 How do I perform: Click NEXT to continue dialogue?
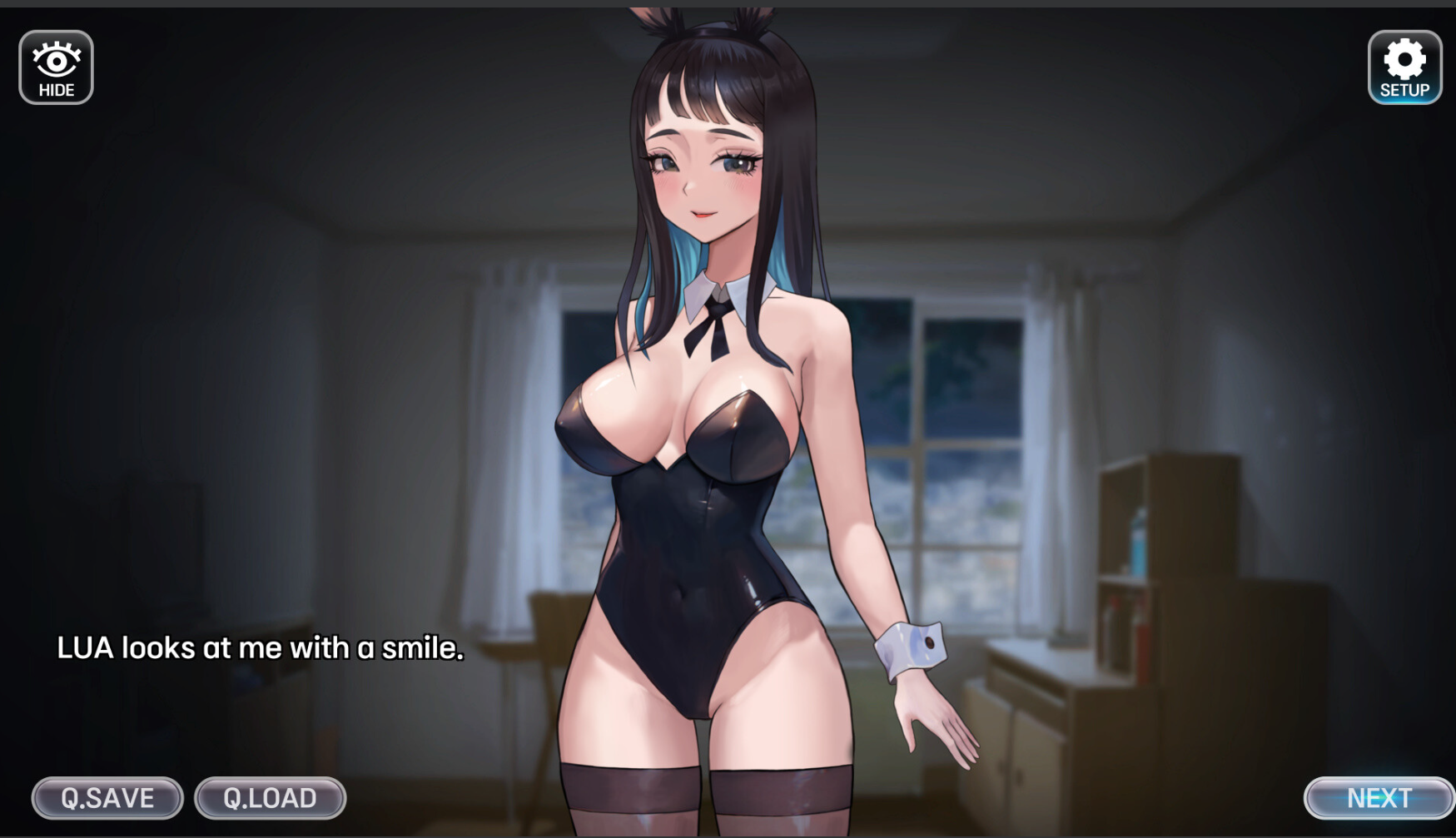pos(1378,798)
